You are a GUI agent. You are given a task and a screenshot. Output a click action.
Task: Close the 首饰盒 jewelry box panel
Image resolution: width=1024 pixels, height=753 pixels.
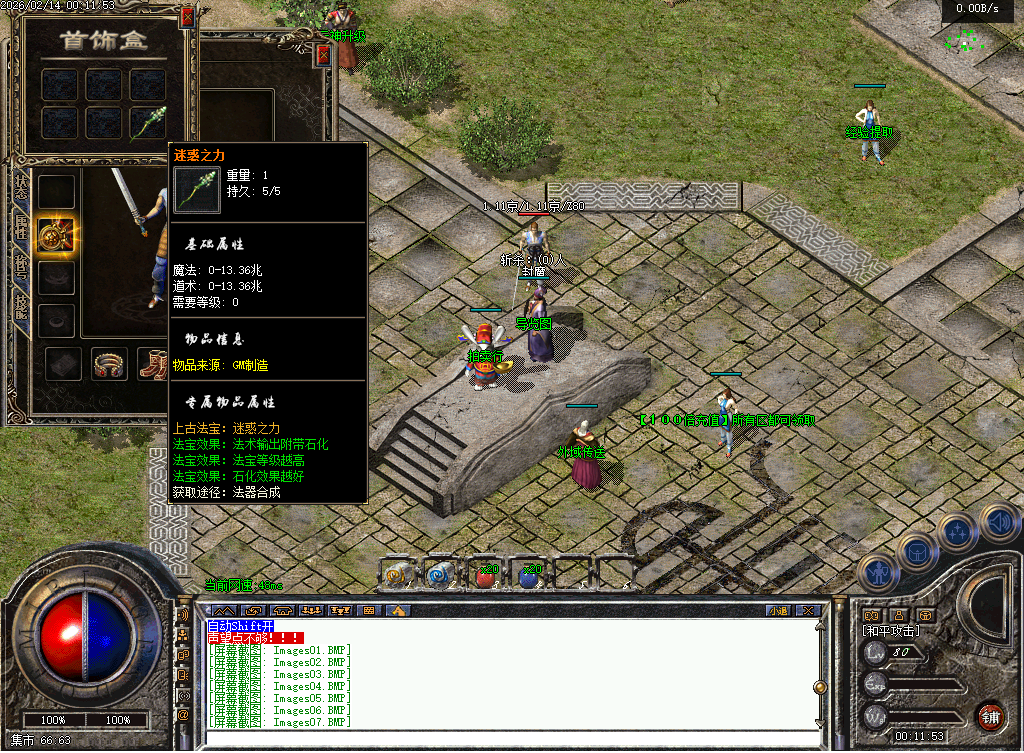187,18
